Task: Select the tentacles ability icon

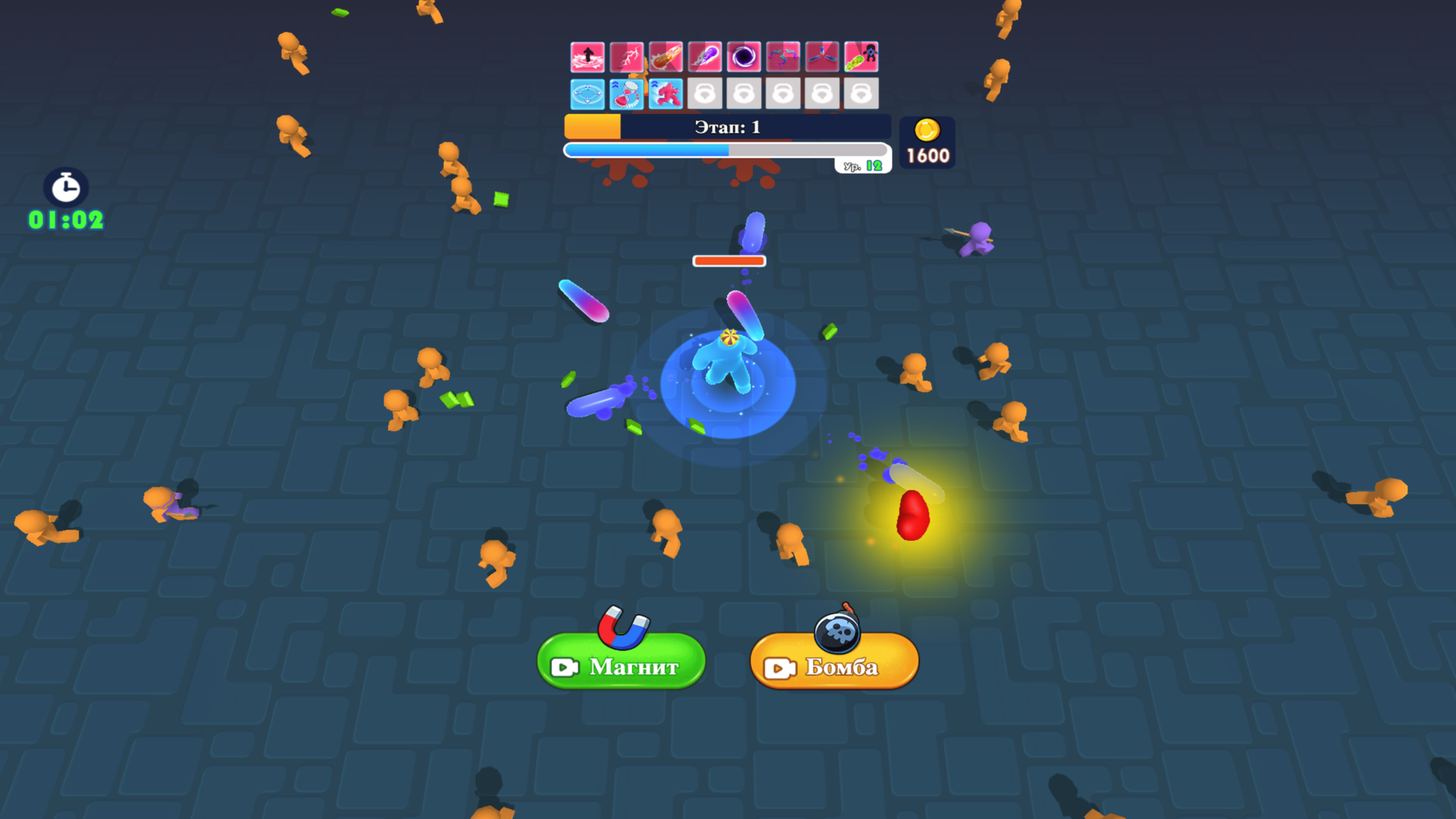Action: click(x=785, y=57)
